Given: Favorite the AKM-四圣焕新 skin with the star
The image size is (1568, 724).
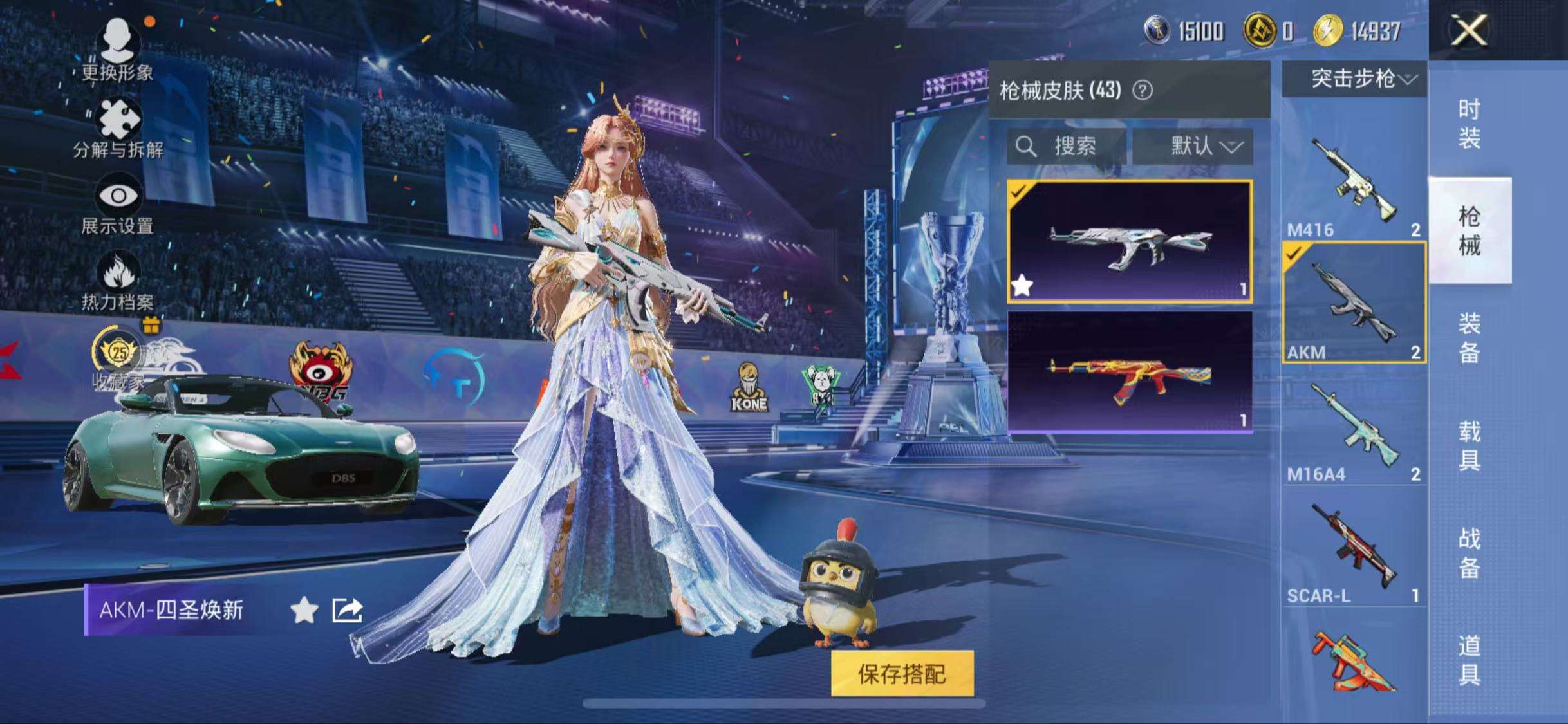Looking at the screenshot, I should (304, 610).
